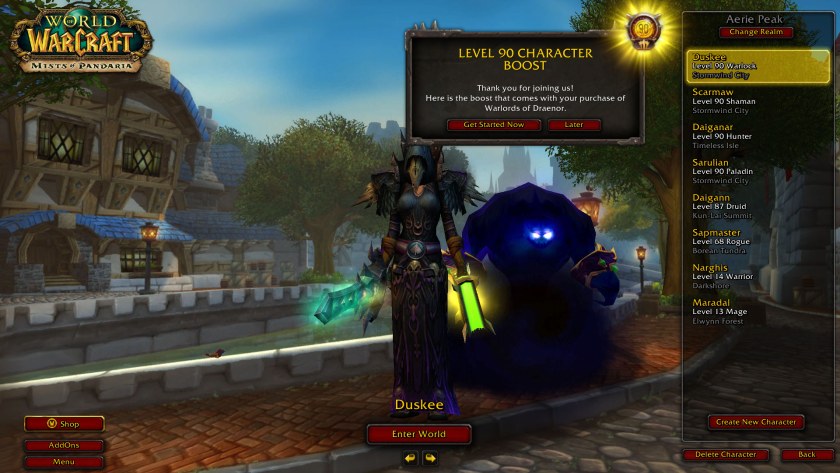The height and width of the screenshot is (473, 840).
Task: Click the level 90 boost gold icon
Action: pyautogui.click(x=641, y=30)
